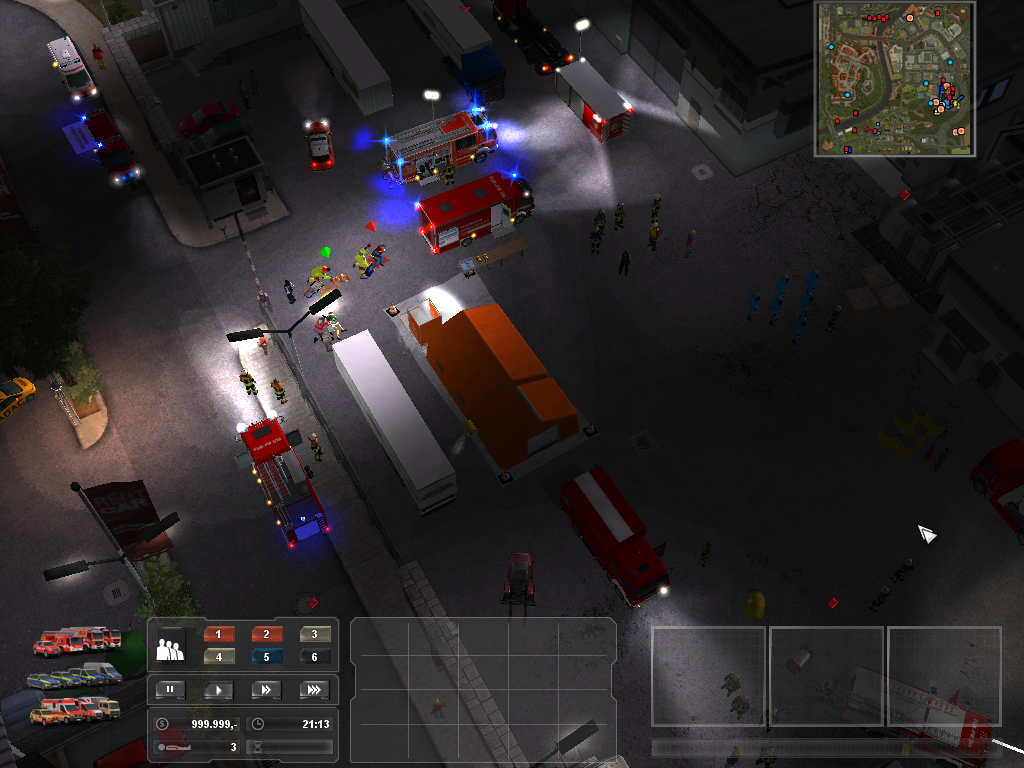1024x768 pixels.
Task: Open the fire department vehicle menu
Action: [76, 640]
